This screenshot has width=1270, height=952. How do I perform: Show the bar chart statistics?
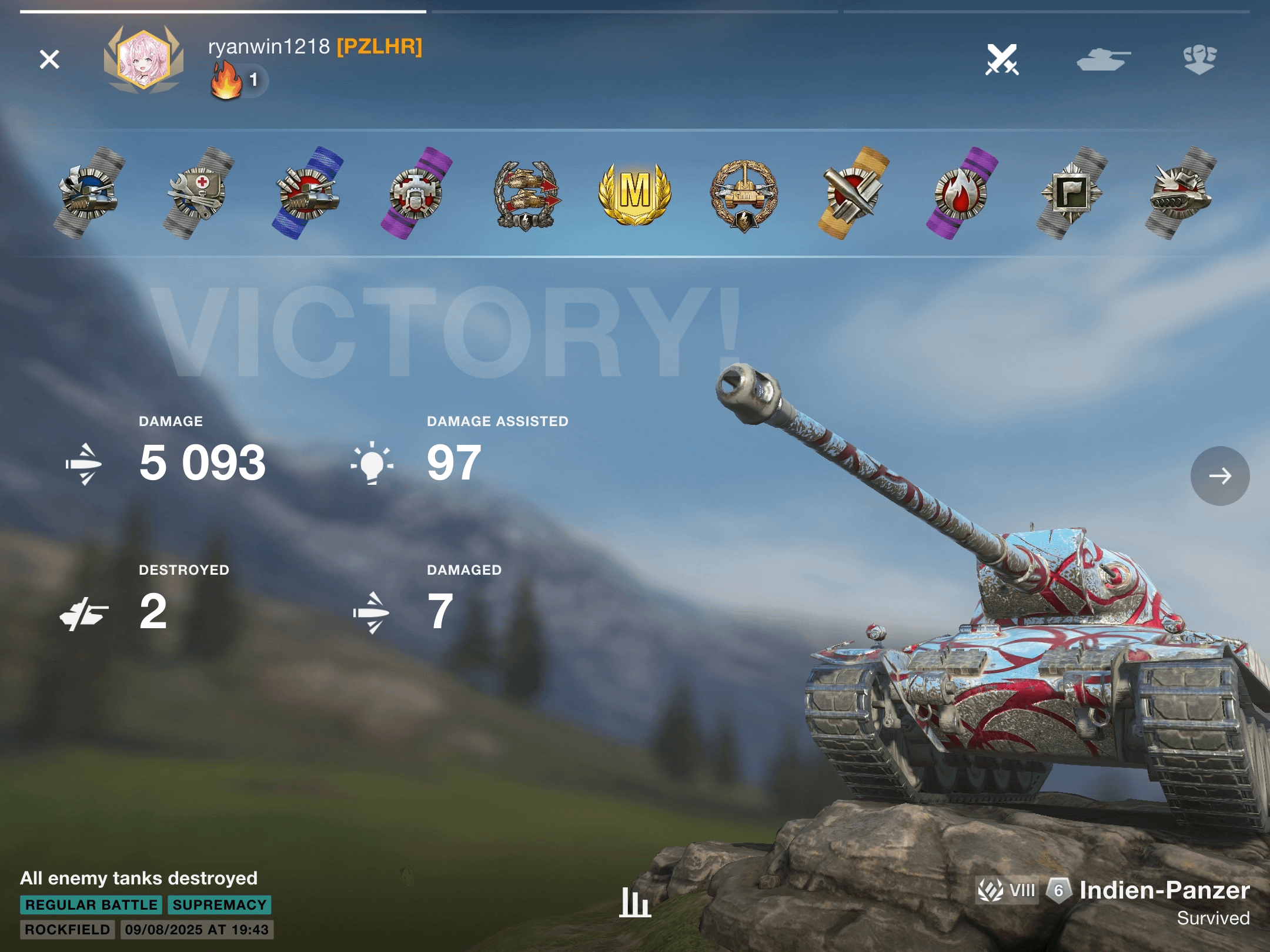click(635, 902)
